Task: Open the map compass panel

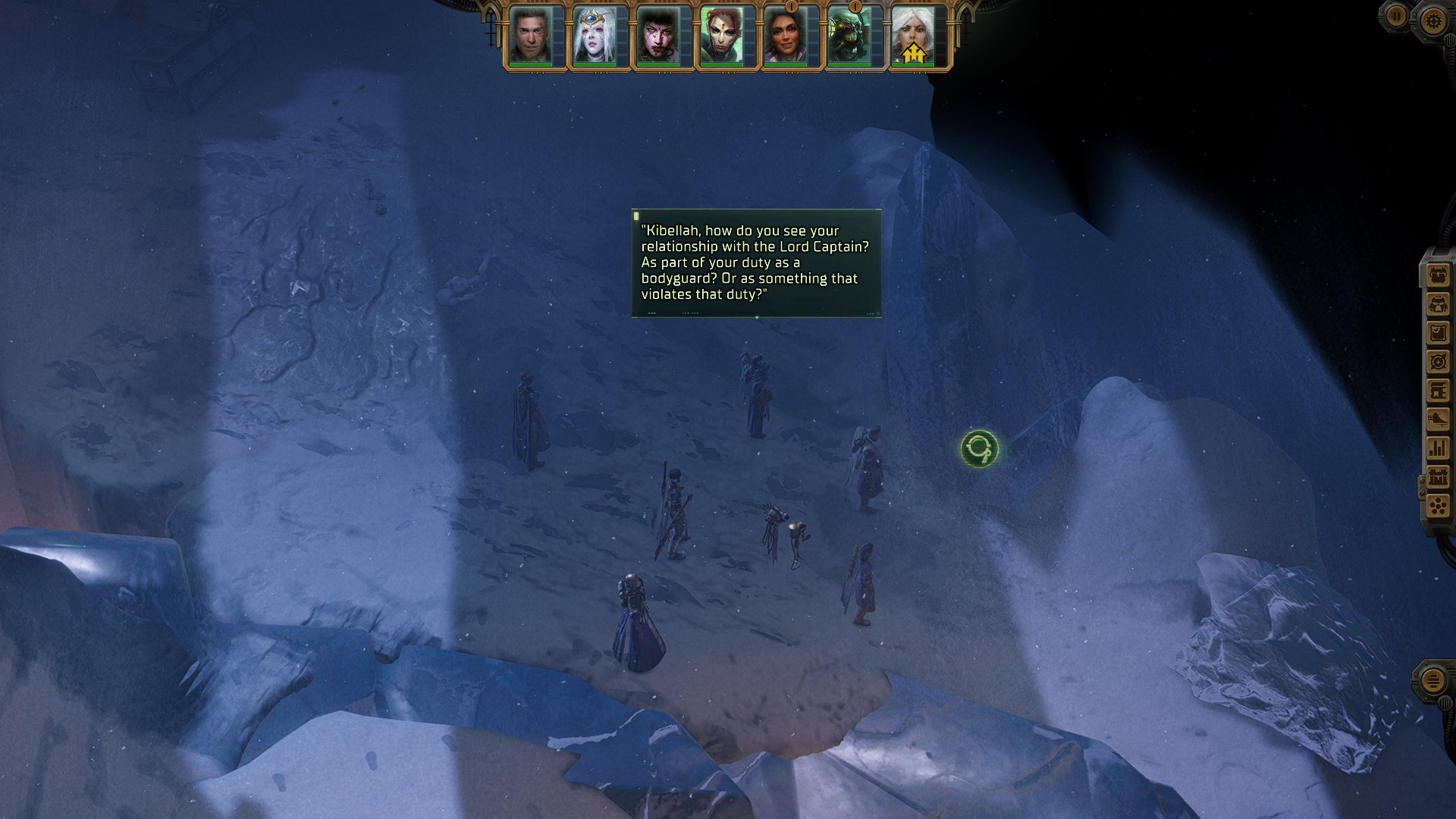Action: click(x=1438, y=362)
